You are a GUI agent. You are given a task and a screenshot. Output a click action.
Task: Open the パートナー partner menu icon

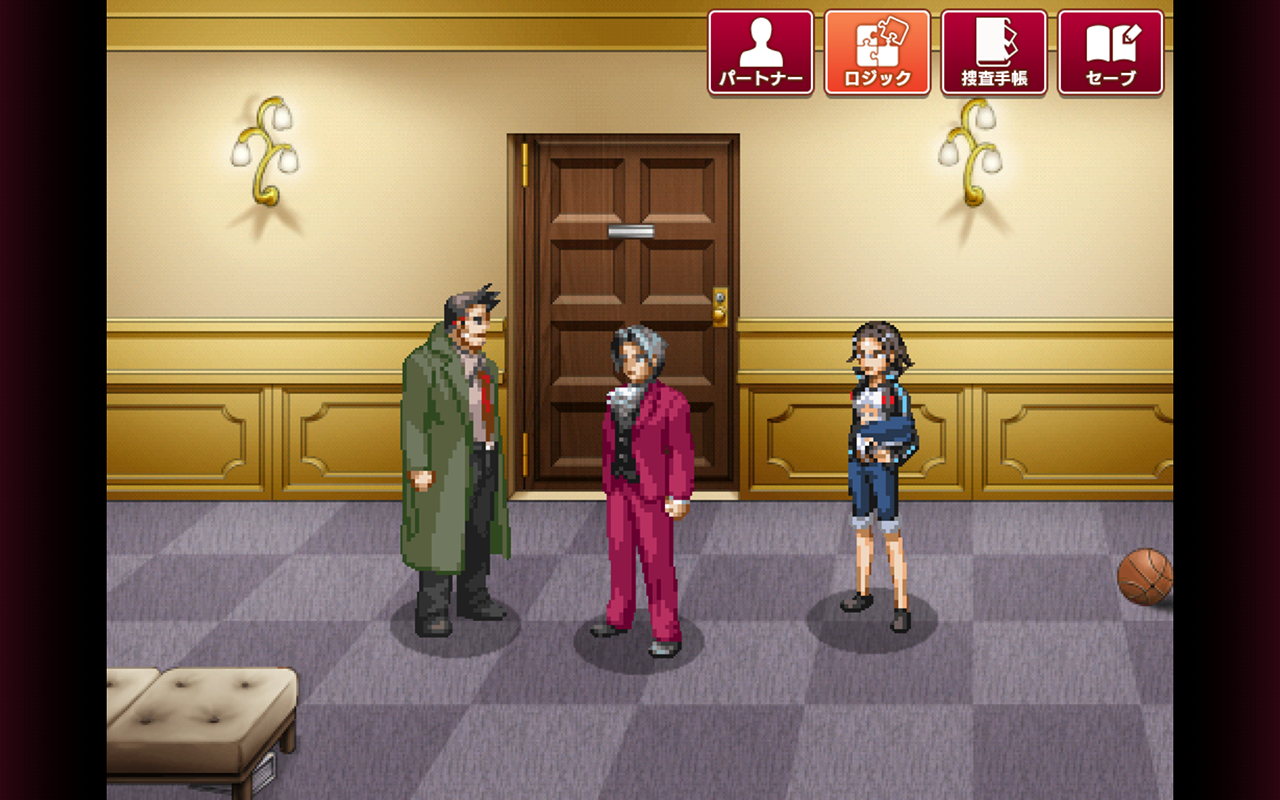tap(763, 48)
